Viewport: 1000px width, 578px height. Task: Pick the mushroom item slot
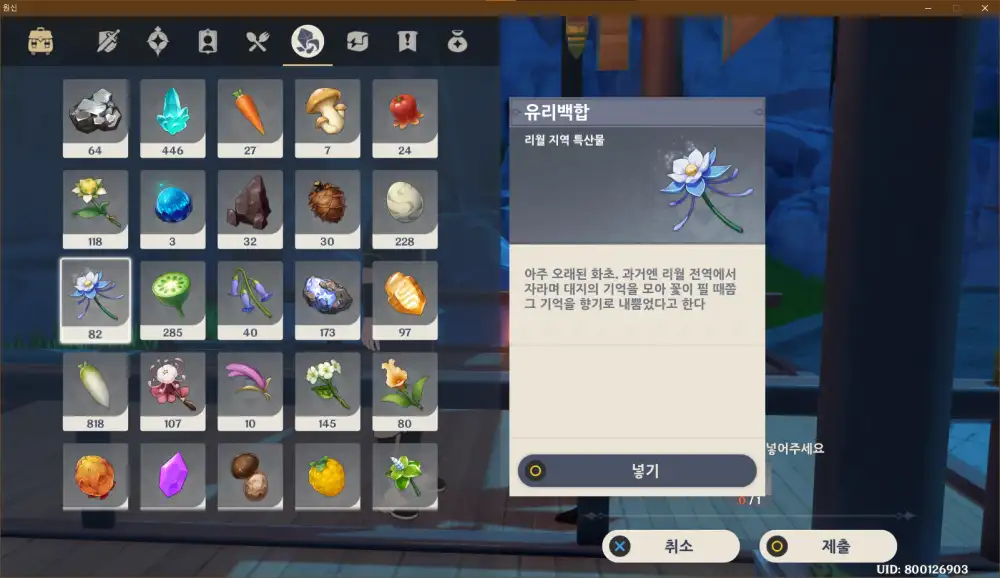[327, 118]
